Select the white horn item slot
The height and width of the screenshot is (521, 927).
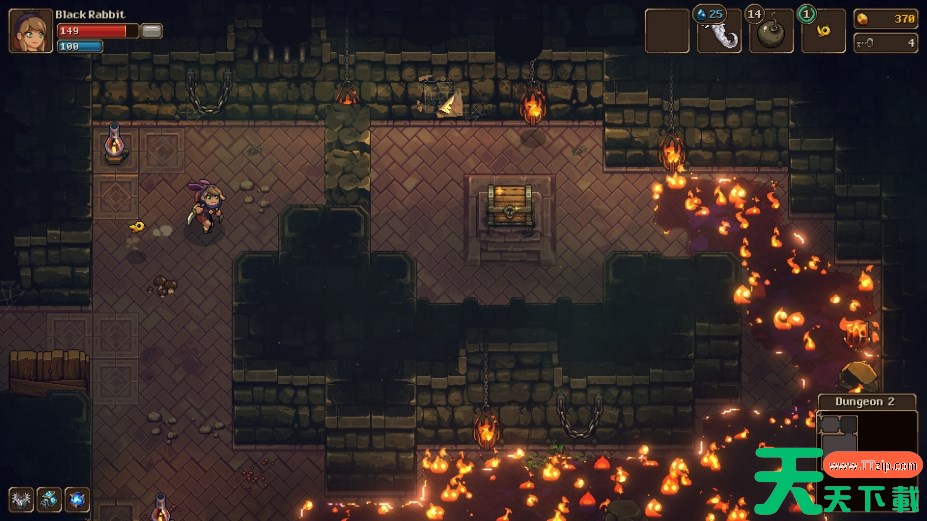pyautogui.click(x=719, y=31)
